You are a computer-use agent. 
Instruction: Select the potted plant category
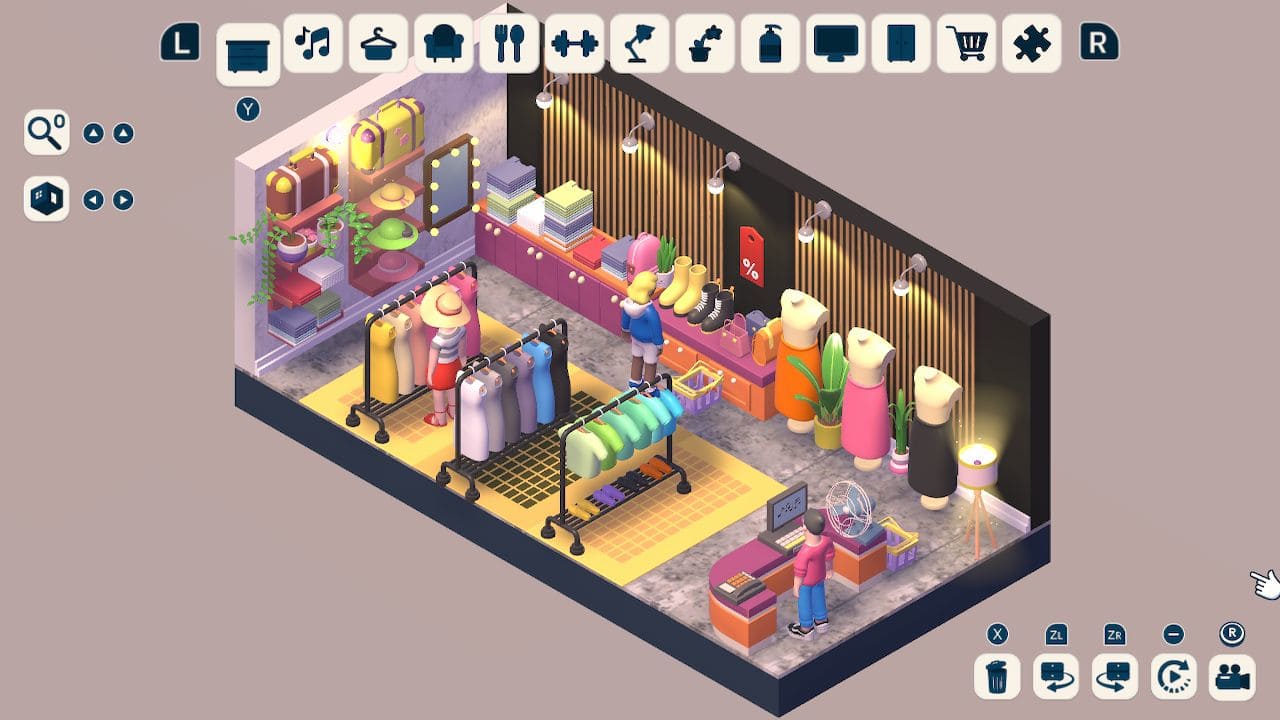pyautogui.click(x=705, y=44)
